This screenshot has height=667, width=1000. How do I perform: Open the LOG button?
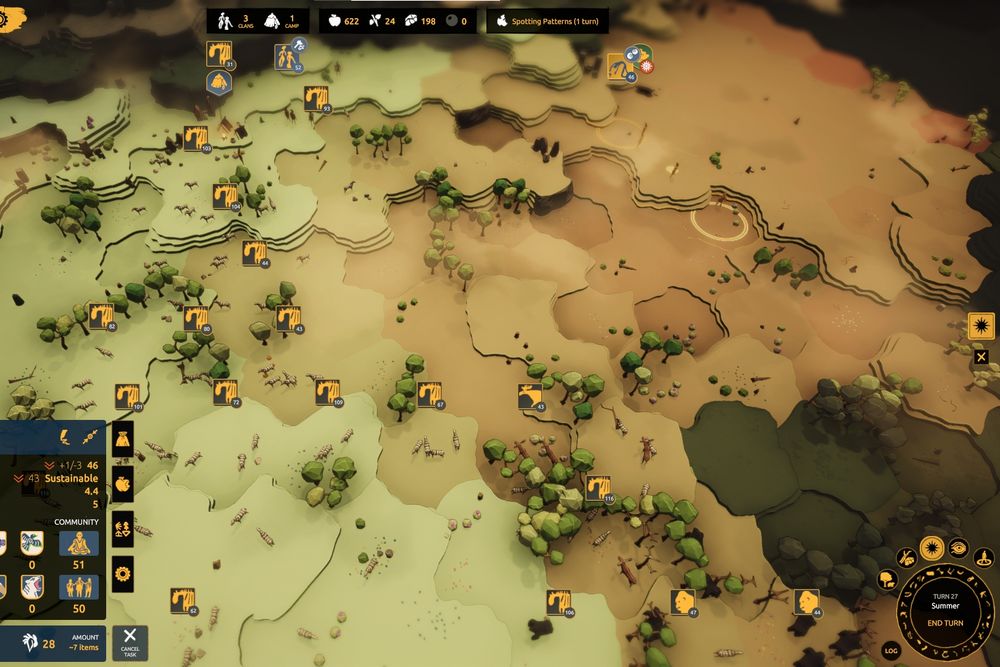pyautogui.click(x=892, y=651)
